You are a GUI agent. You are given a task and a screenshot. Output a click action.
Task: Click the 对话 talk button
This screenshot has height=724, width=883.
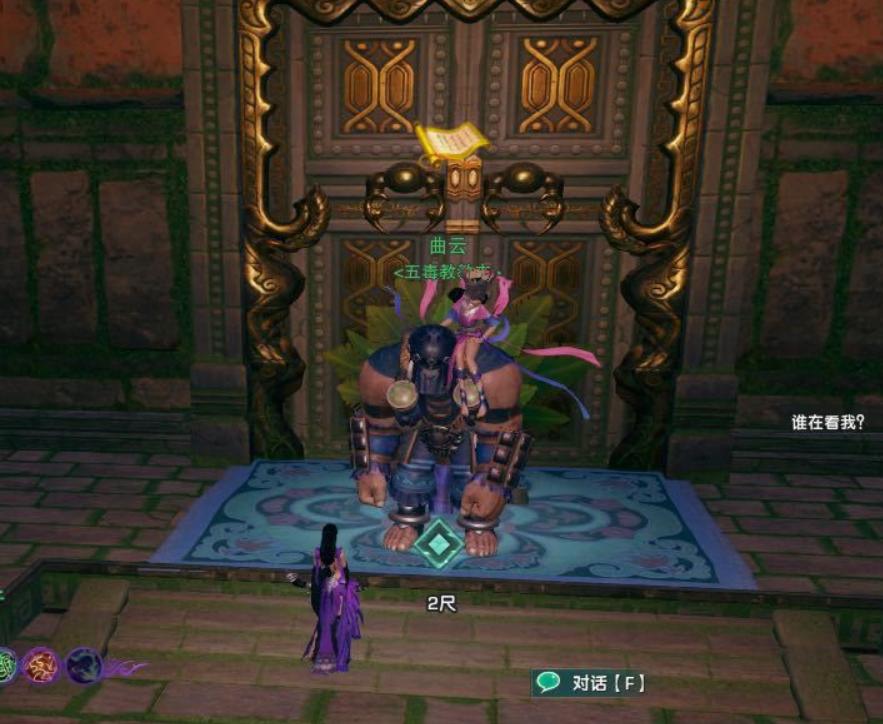click(591, 683)
